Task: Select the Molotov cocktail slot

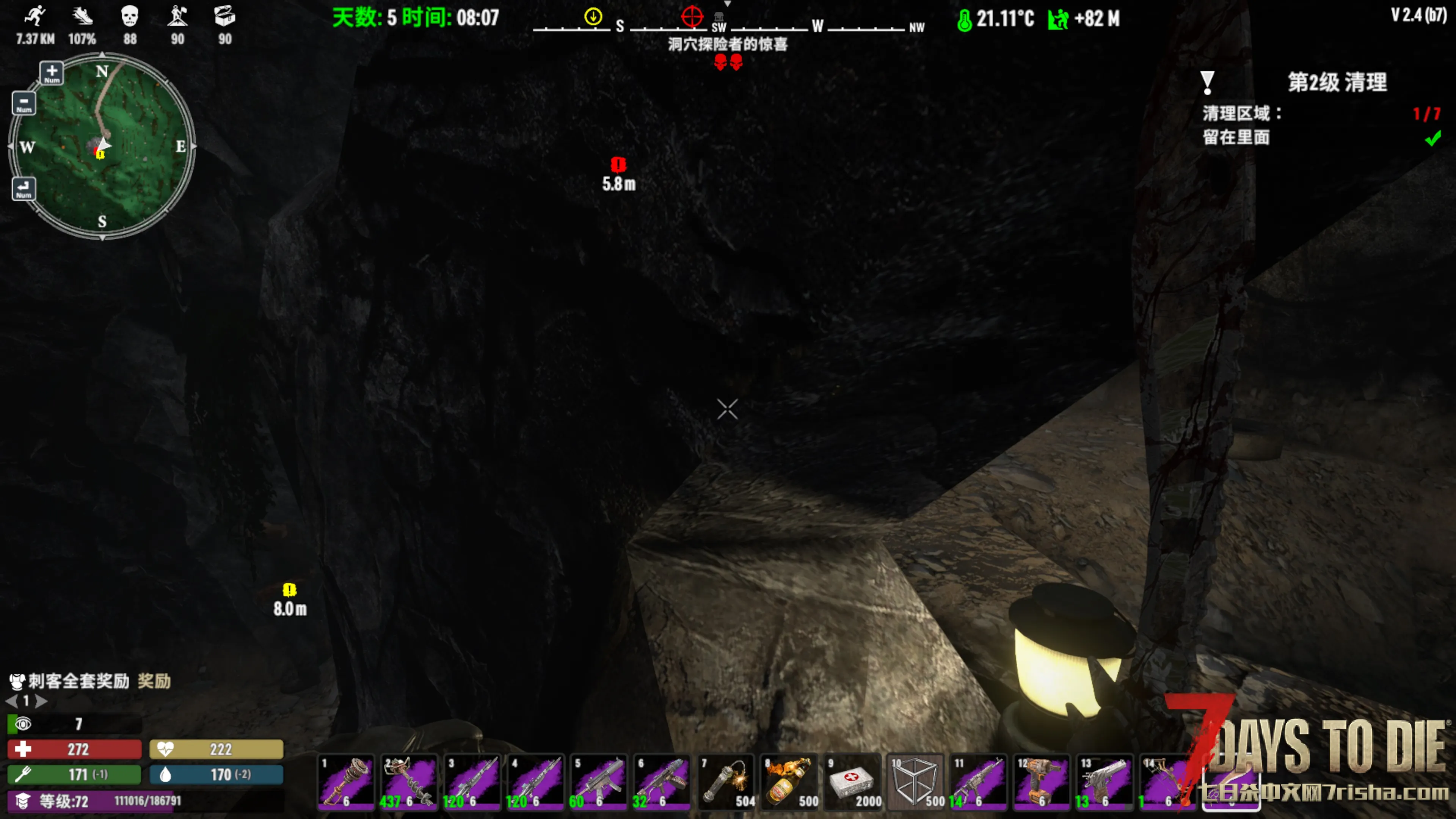Action: [789, 782]
